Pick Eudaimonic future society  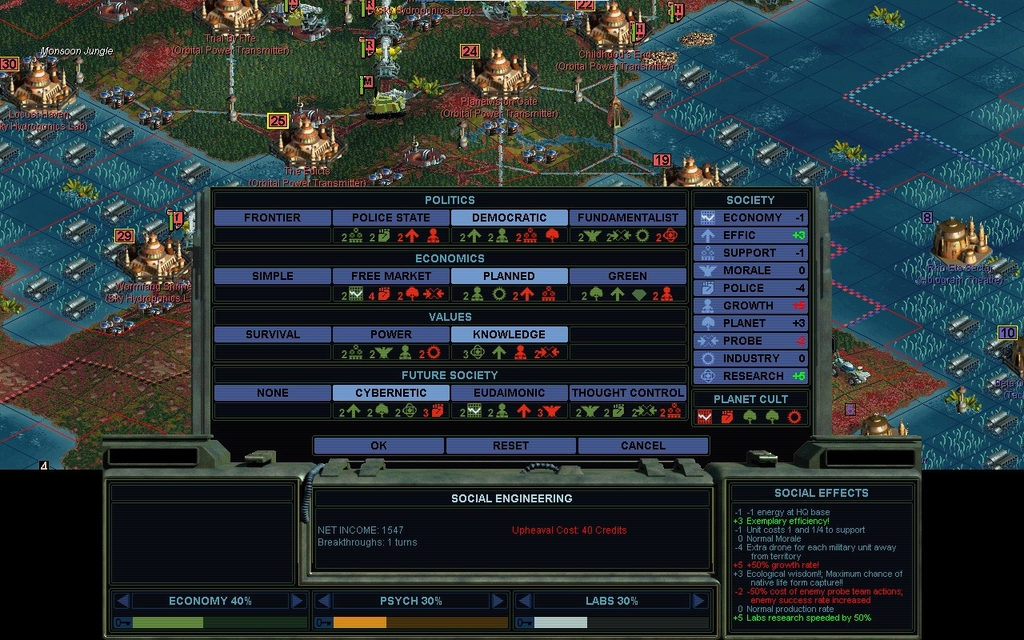pos(509,393)
